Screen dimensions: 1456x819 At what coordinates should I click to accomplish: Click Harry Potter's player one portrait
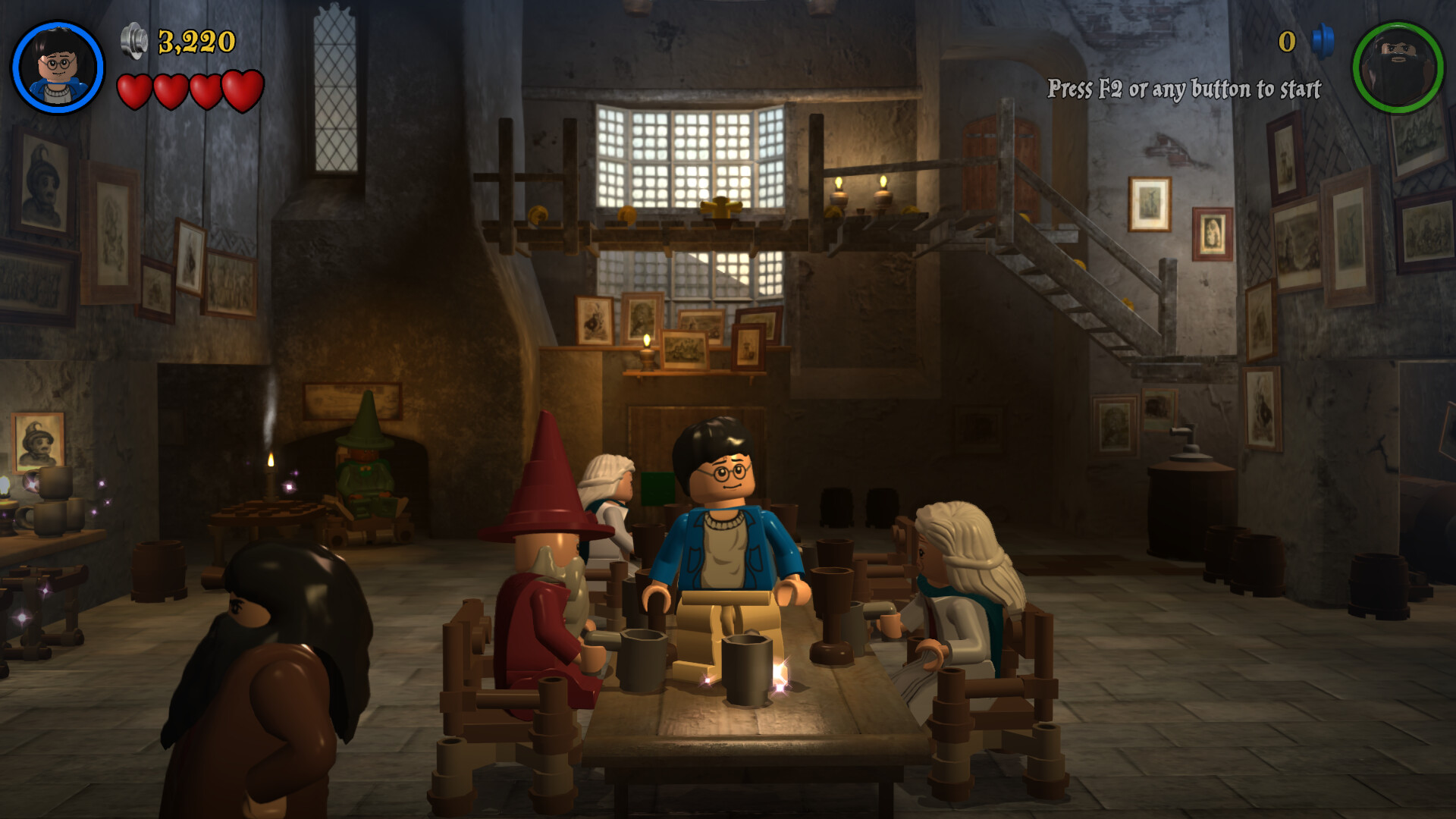(x=58, y=67)
